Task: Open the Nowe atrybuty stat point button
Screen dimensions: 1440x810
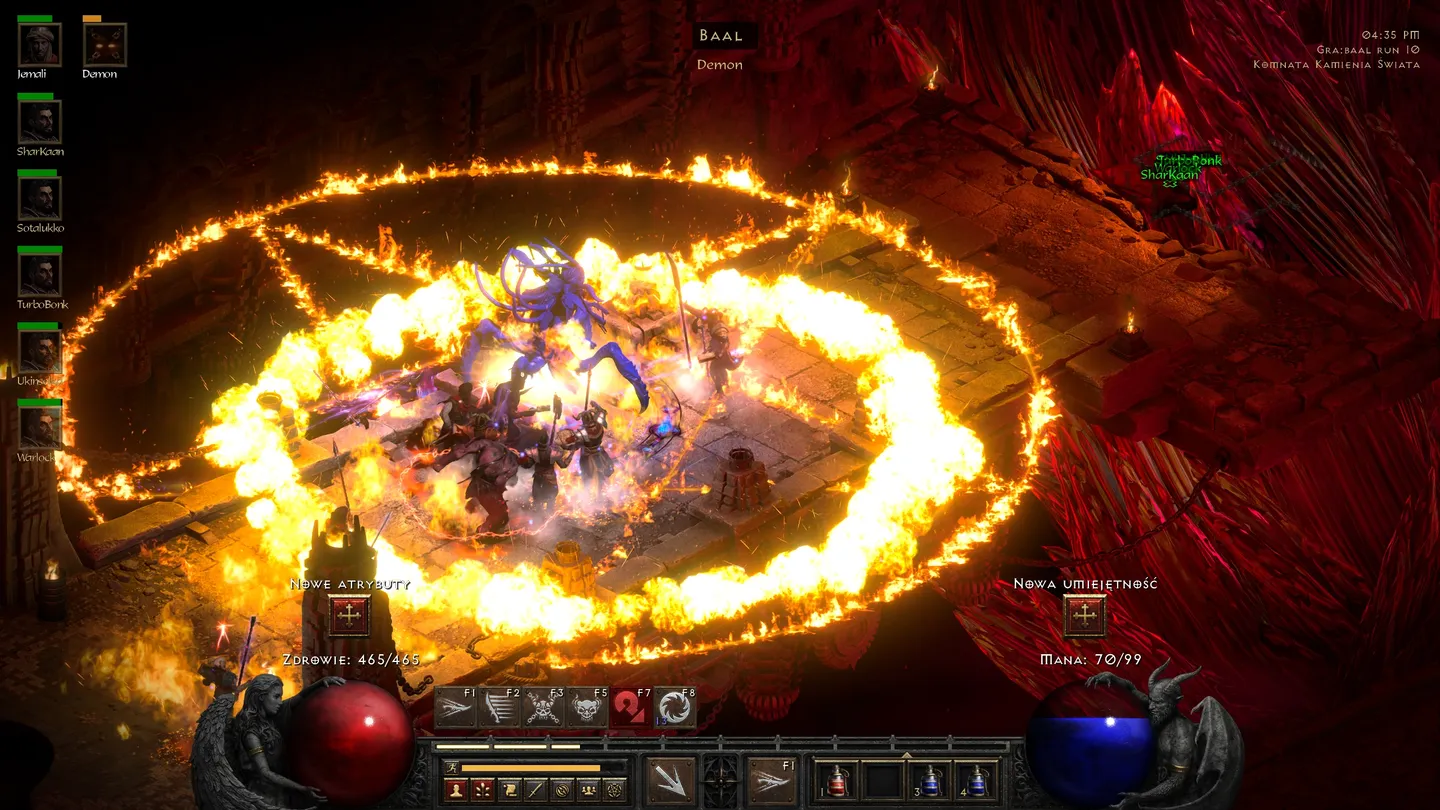Action: pyautogui.click(x=349, y=616)
